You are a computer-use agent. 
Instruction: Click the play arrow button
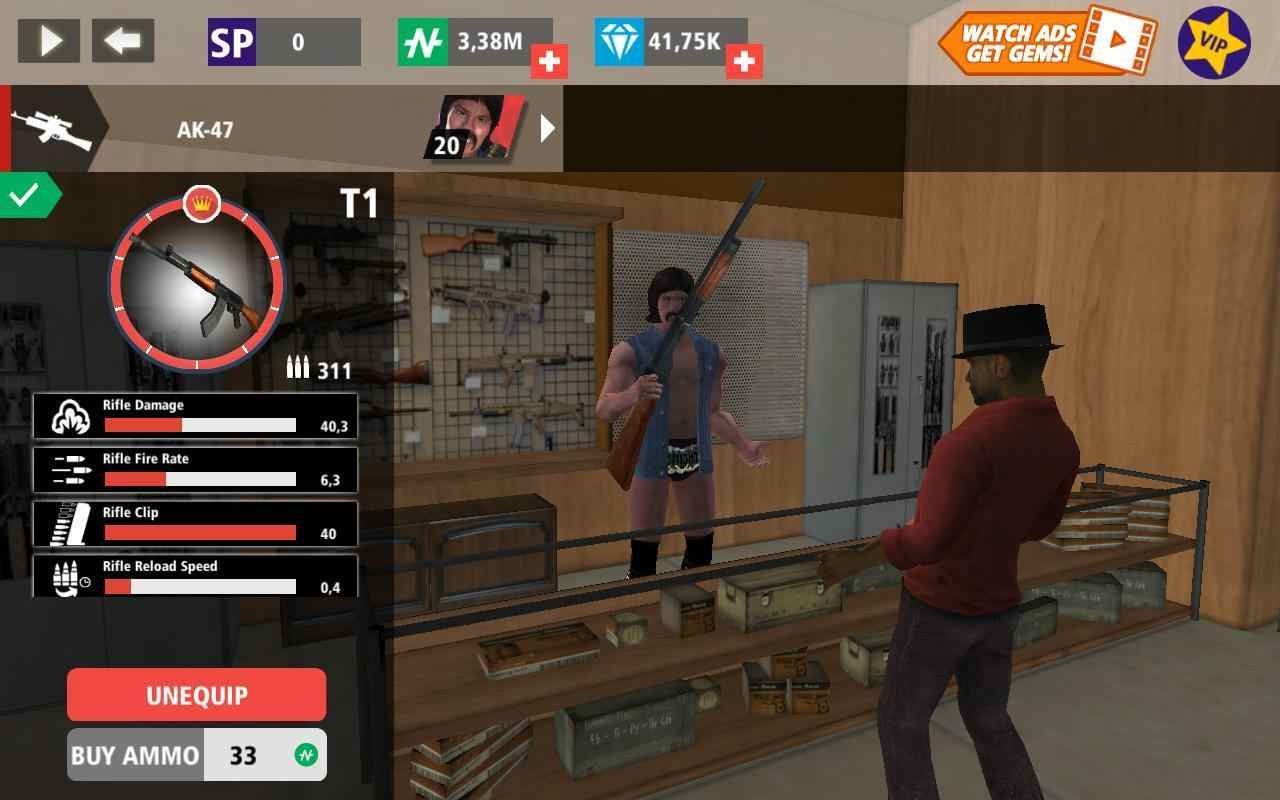point(49,41)
